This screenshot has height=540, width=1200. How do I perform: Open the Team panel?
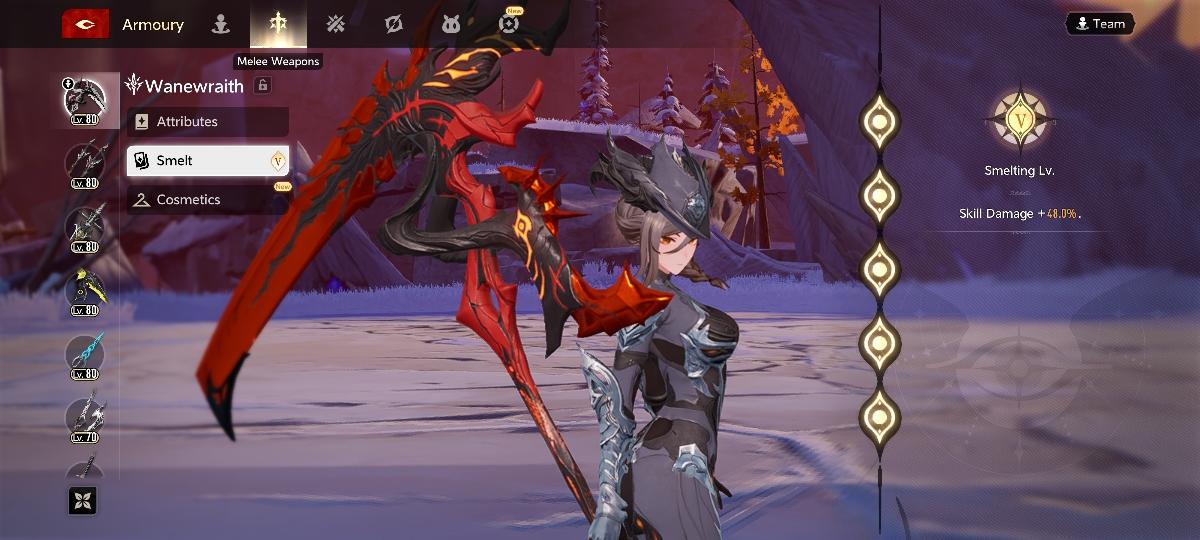1099,24
